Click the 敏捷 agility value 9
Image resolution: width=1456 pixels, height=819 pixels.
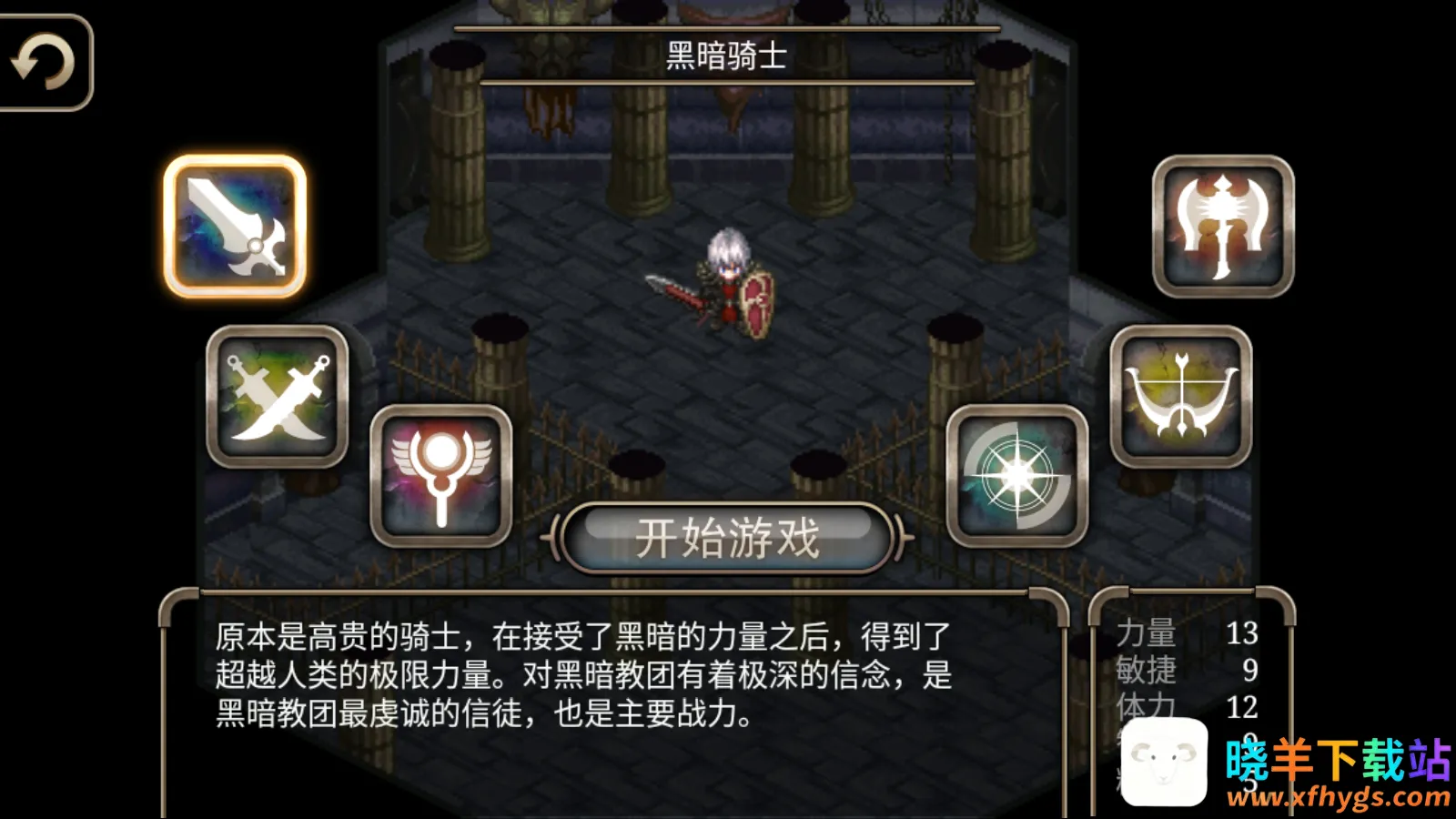[1251, 672]
